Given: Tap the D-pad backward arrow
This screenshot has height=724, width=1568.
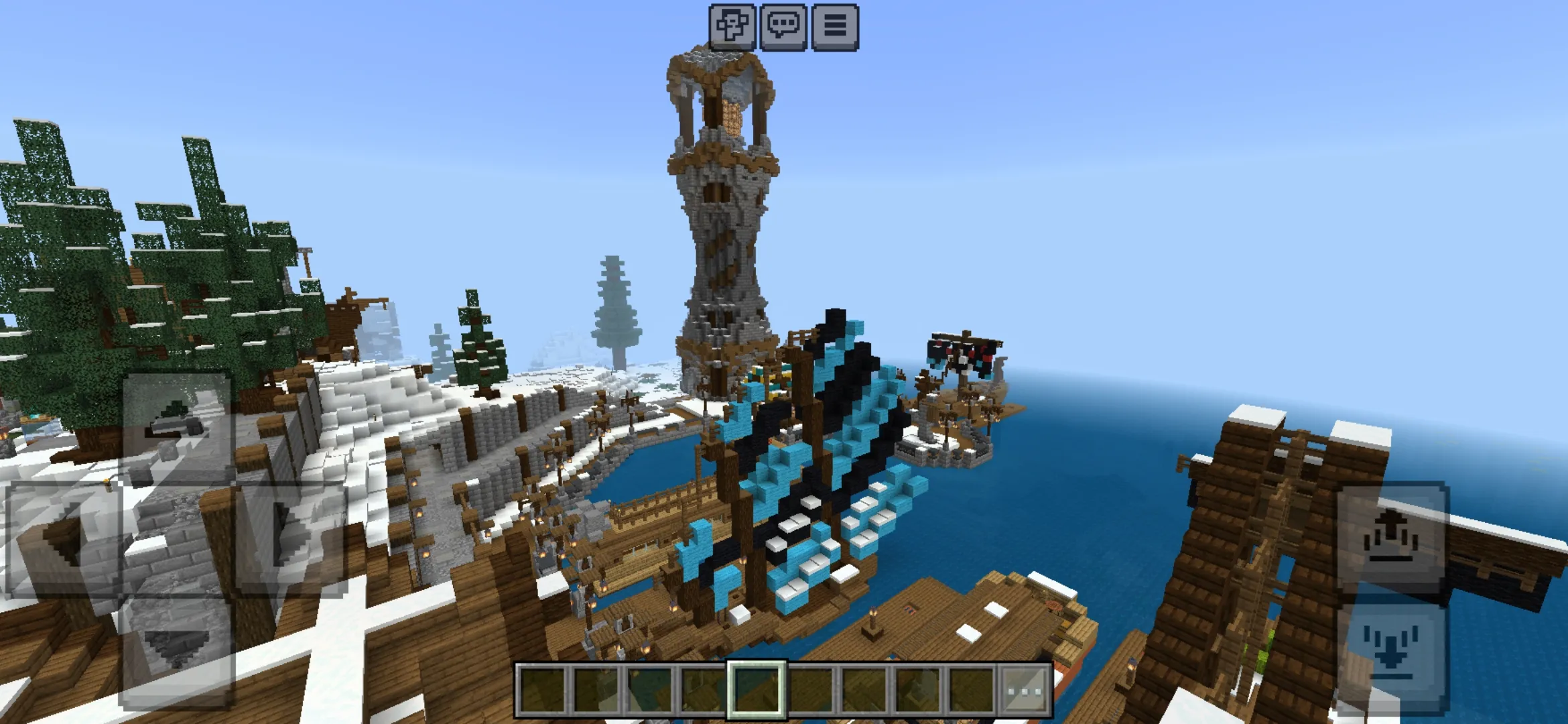Looking at the screenshot, I should point(178,650).
